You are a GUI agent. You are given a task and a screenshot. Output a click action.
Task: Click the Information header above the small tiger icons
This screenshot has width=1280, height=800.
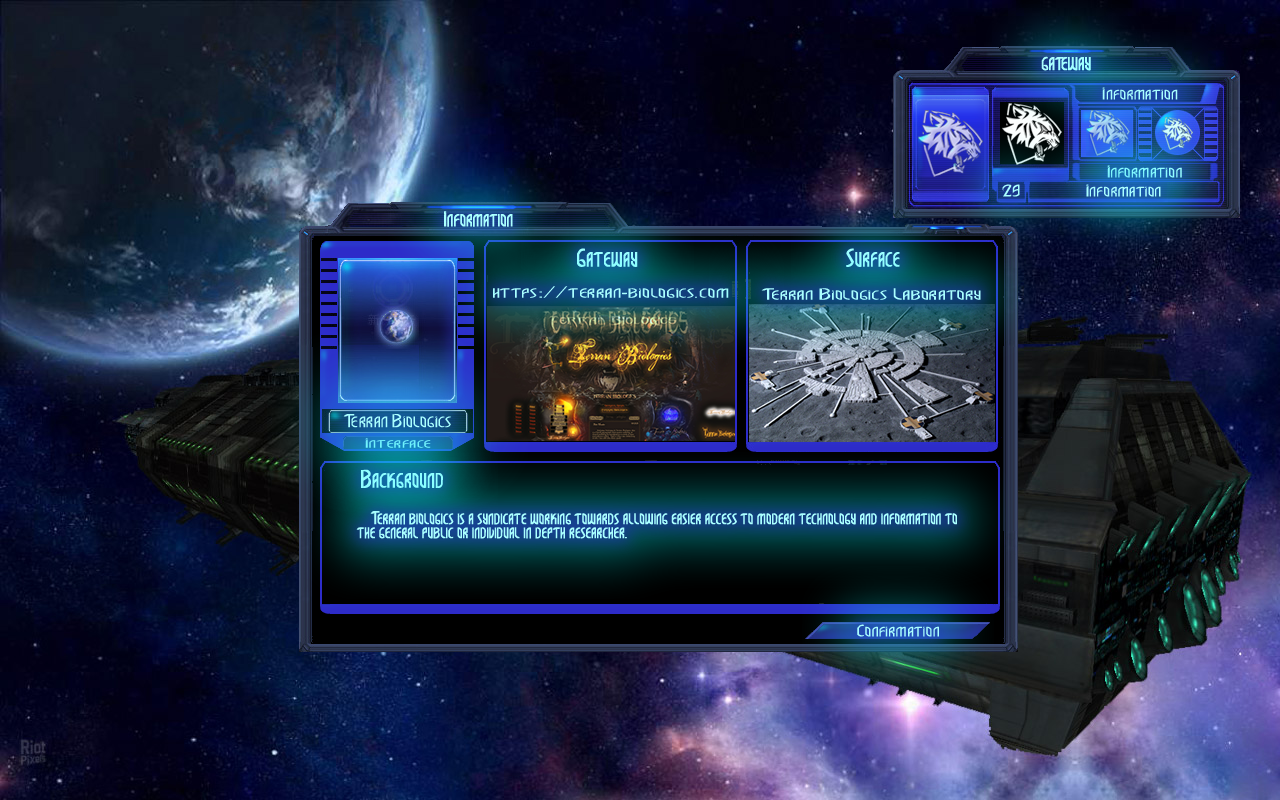click(1140, 94)
